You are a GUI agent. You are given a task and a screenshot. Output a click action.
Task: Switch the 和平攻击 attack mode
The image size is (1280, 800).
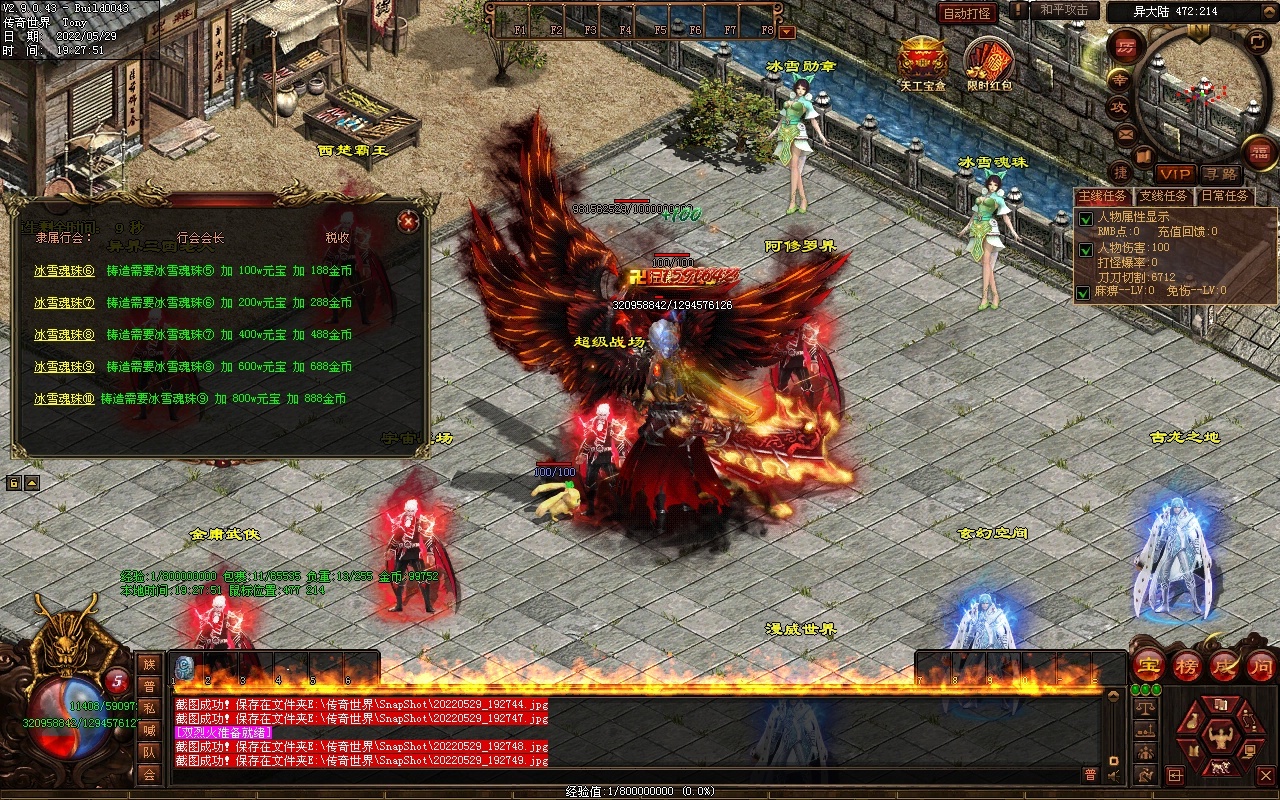point(1064,10)
